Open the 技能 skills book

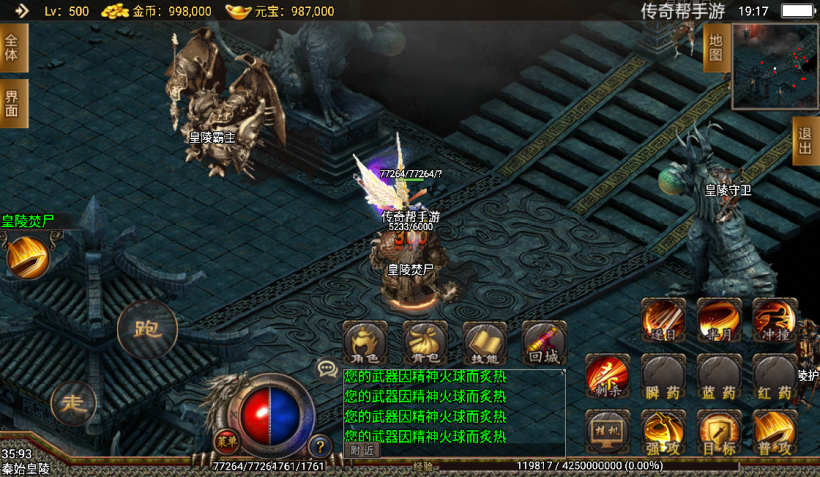pos(485,343)
